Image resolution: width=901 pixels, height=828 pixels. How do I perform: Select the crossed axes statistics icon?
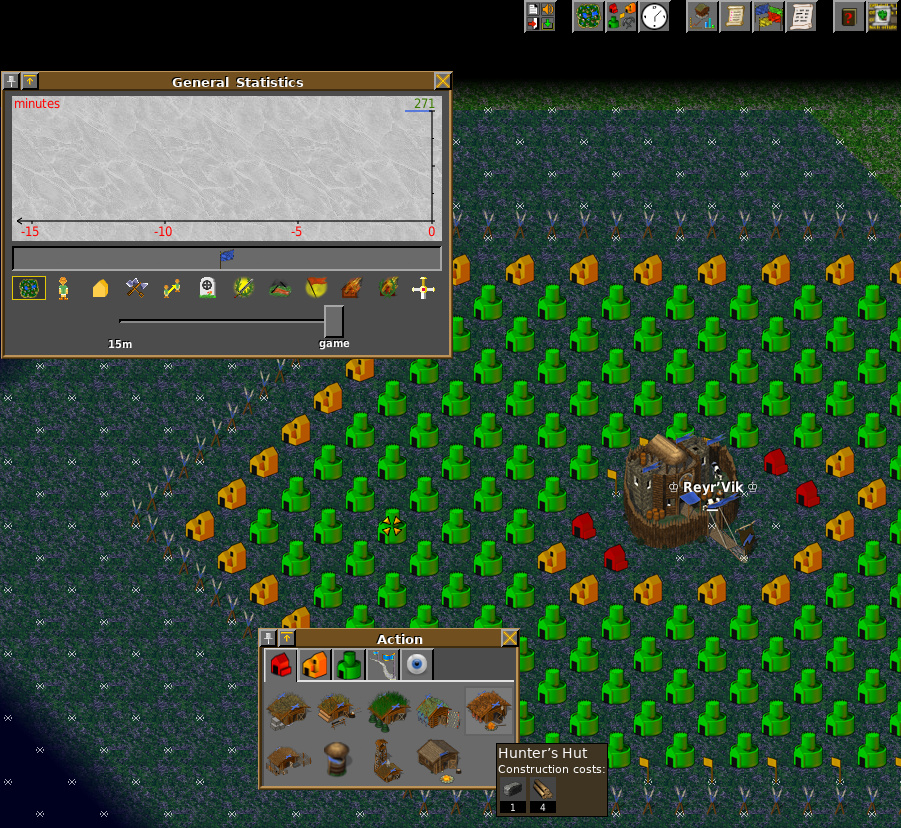coord(136,289)
